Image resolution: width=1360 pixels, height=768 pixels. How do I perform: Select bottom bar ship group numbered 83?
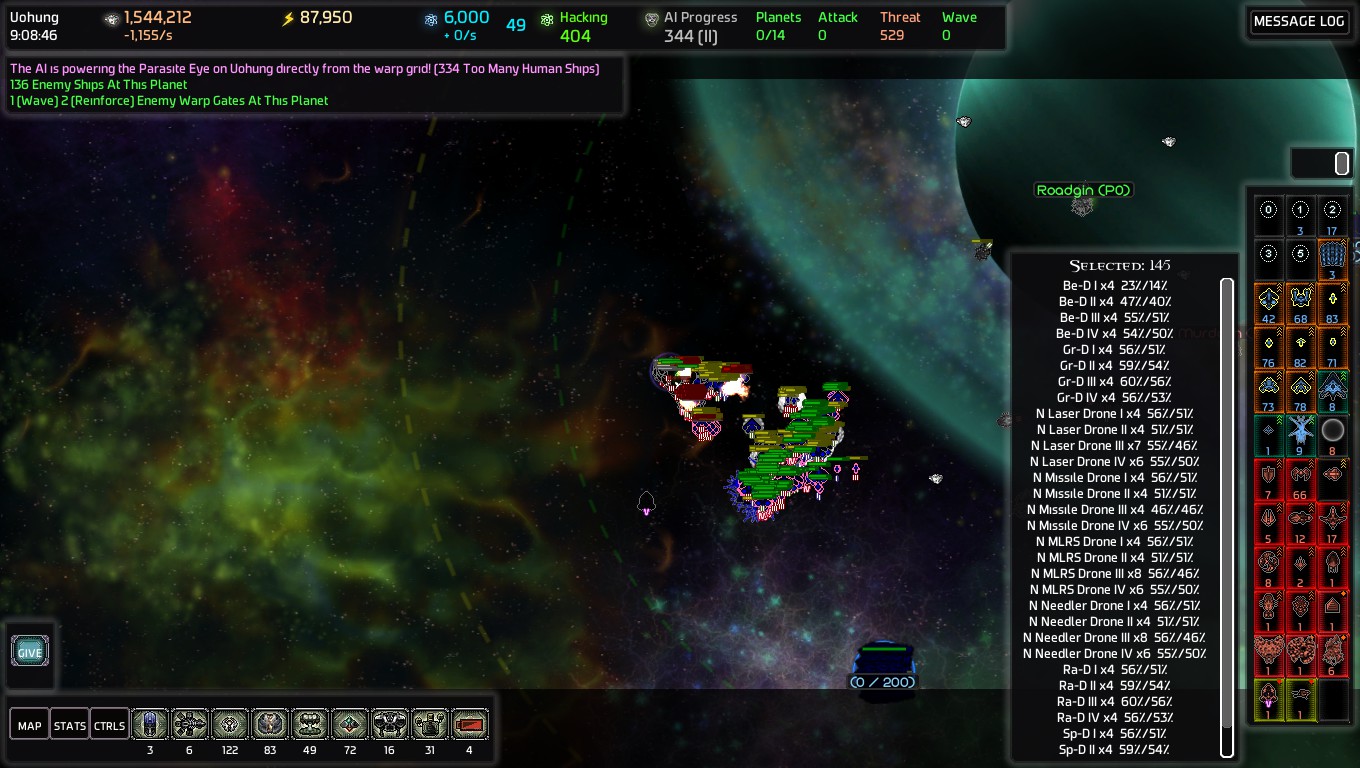(270, 724)
